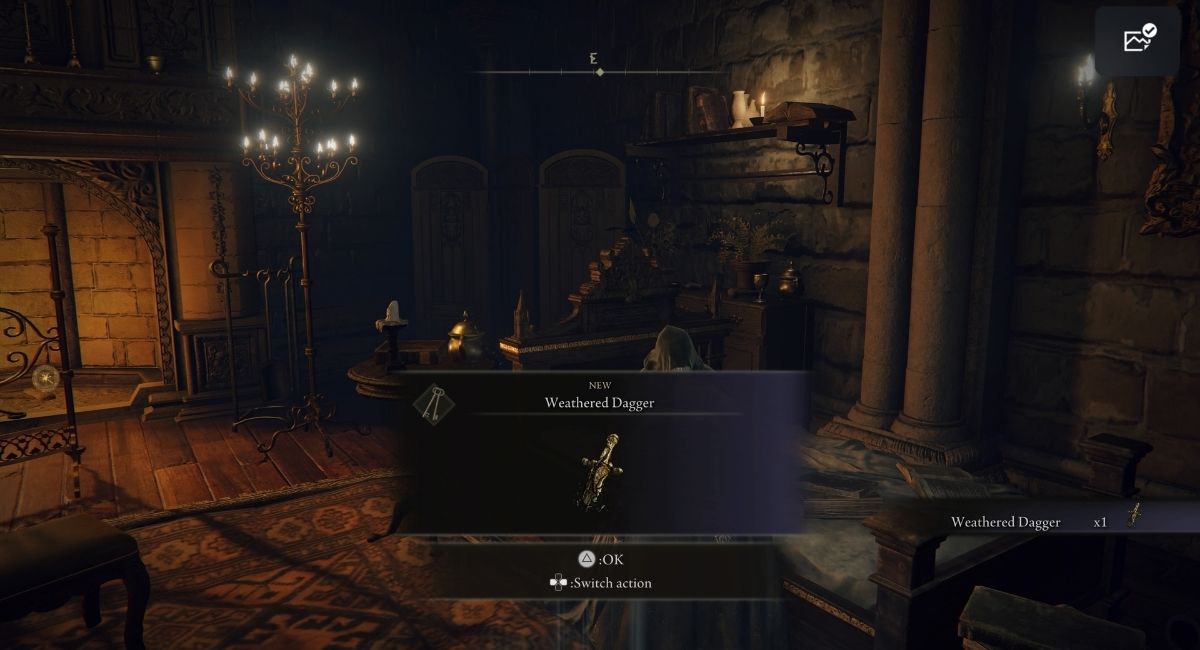Image resolution: width=1200 pixels, height=650 pixels.
Task: Confirm the item popup with OK
Action: pos(600,559)
